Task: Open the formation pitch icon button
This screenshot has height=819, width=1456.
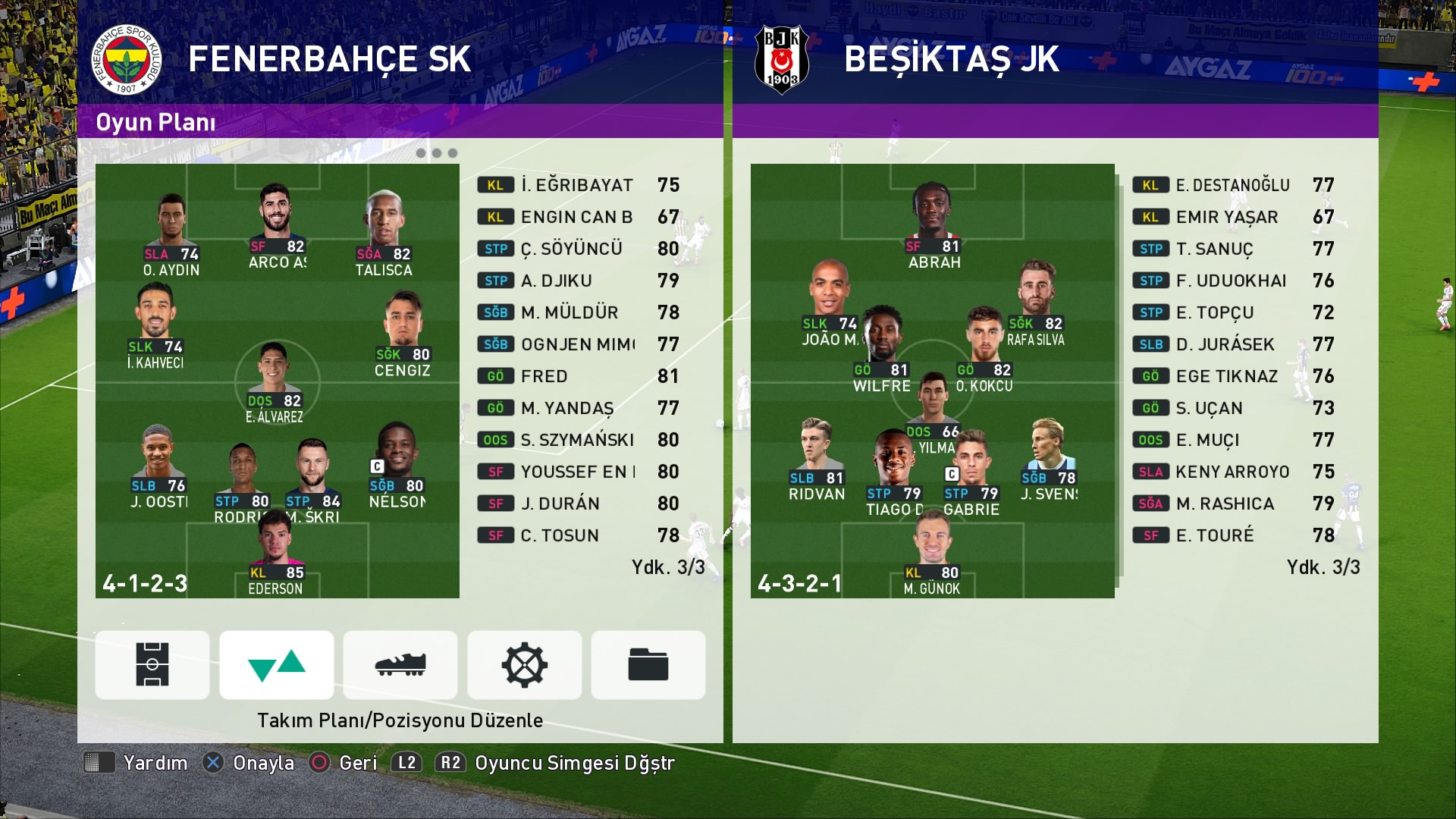Action: point(152,664)
